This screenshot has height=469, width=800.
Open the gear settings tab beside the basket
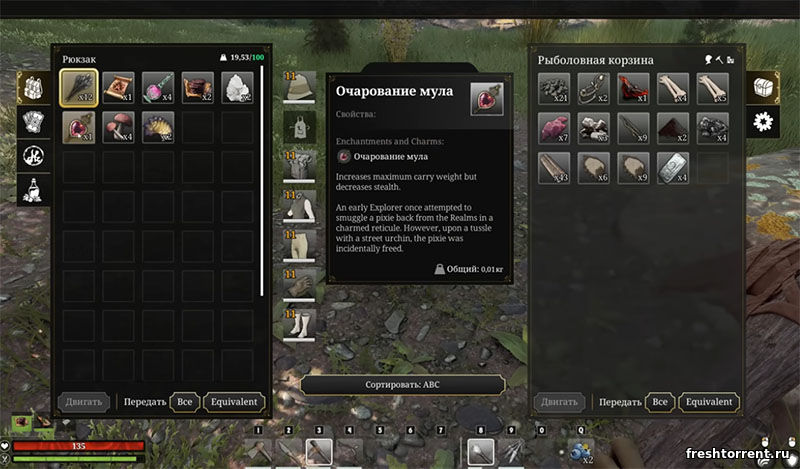coord(767,122)
